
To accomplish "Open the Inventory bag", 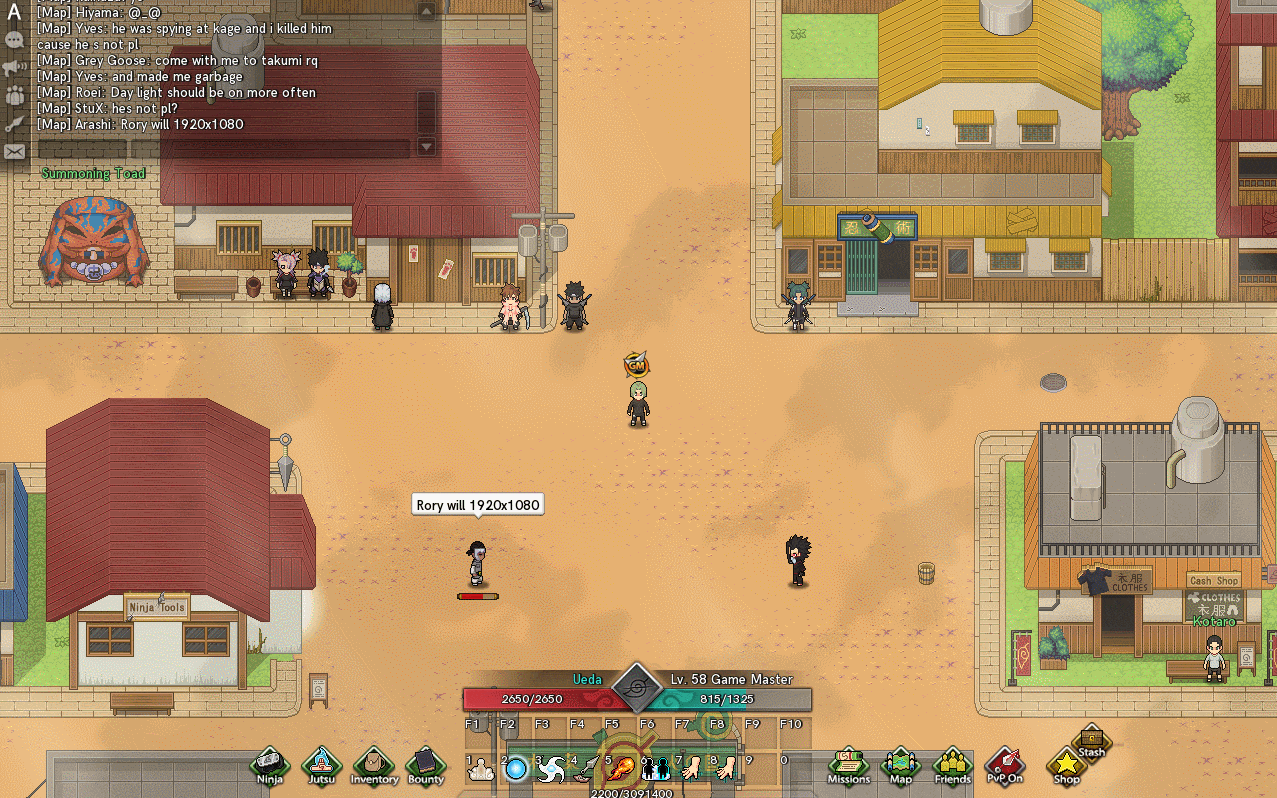I will tap(374, 765).
